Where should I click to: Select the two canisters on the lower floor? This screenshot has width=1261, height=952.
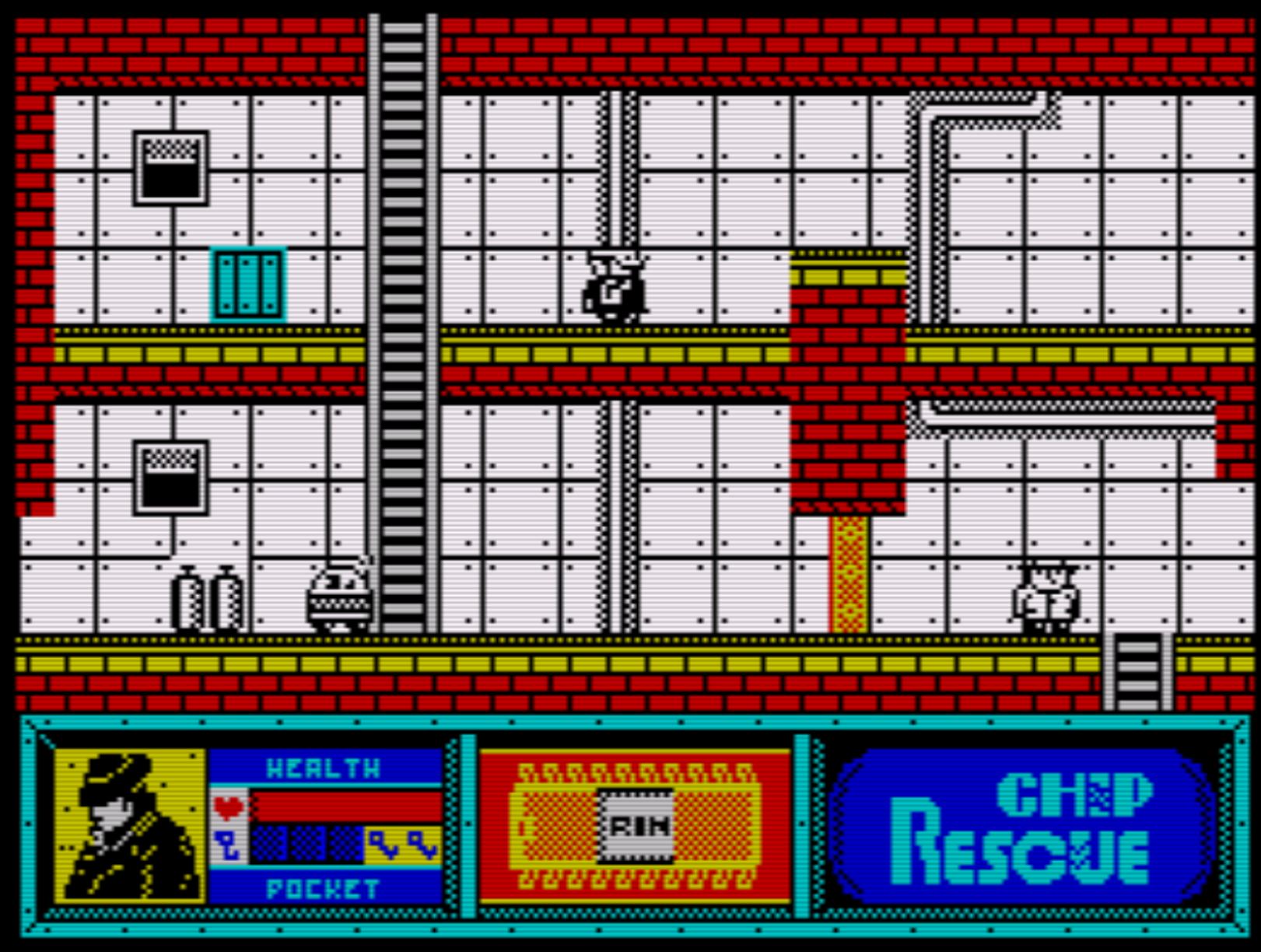click(206, 599)
